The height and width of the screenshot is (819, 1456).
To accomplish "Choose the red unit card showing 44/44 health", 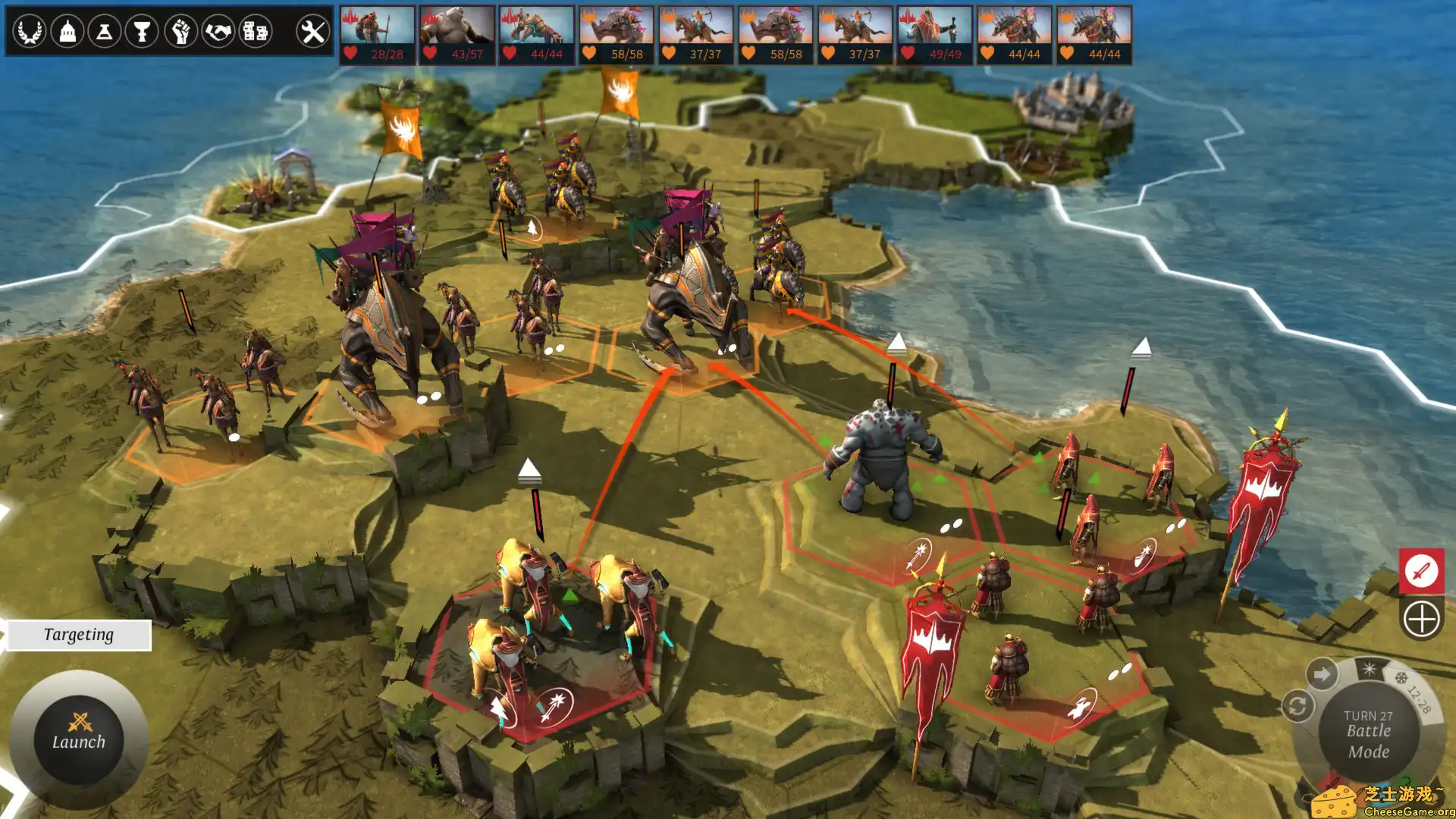I will point(536,35).
